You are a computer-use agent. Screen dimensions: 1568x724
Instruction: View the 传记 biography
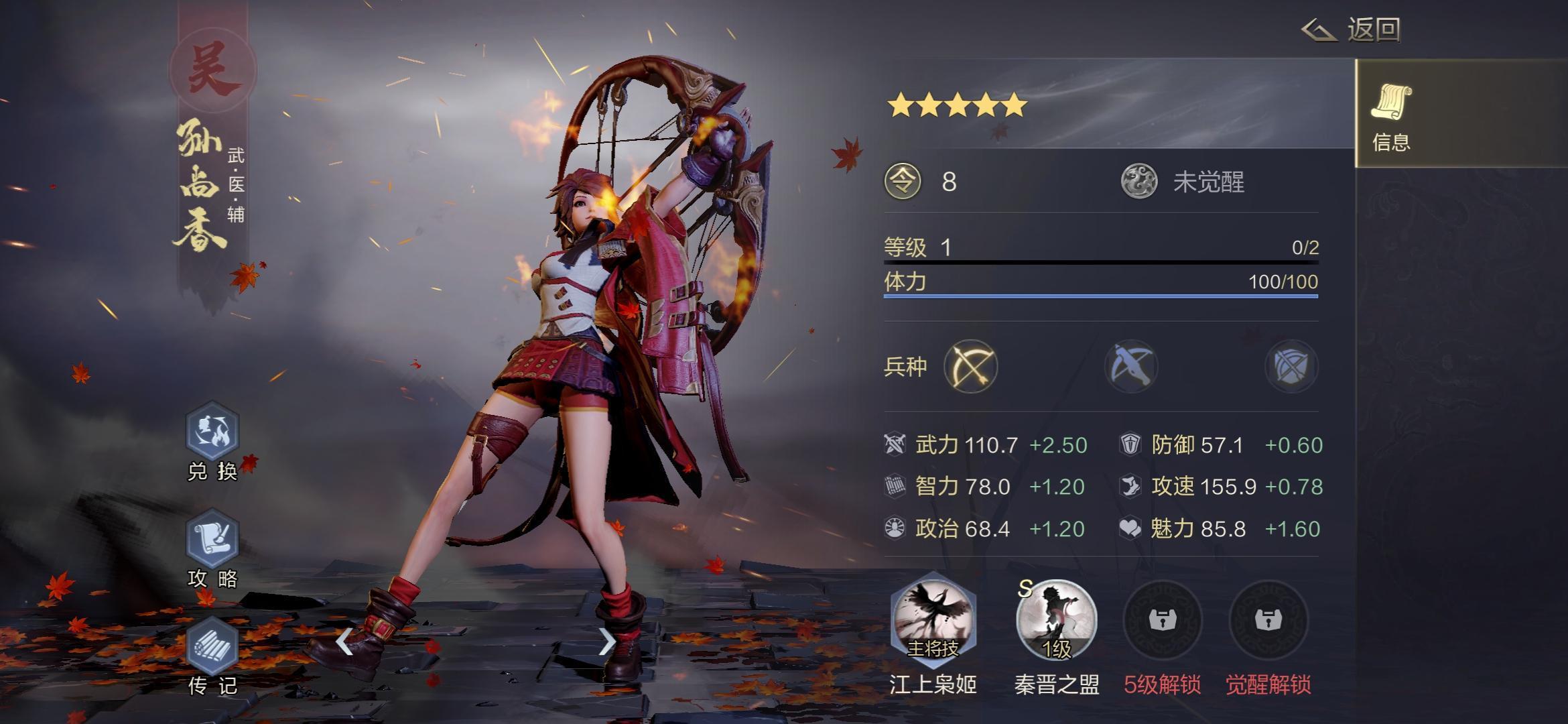tap(212, 647)
